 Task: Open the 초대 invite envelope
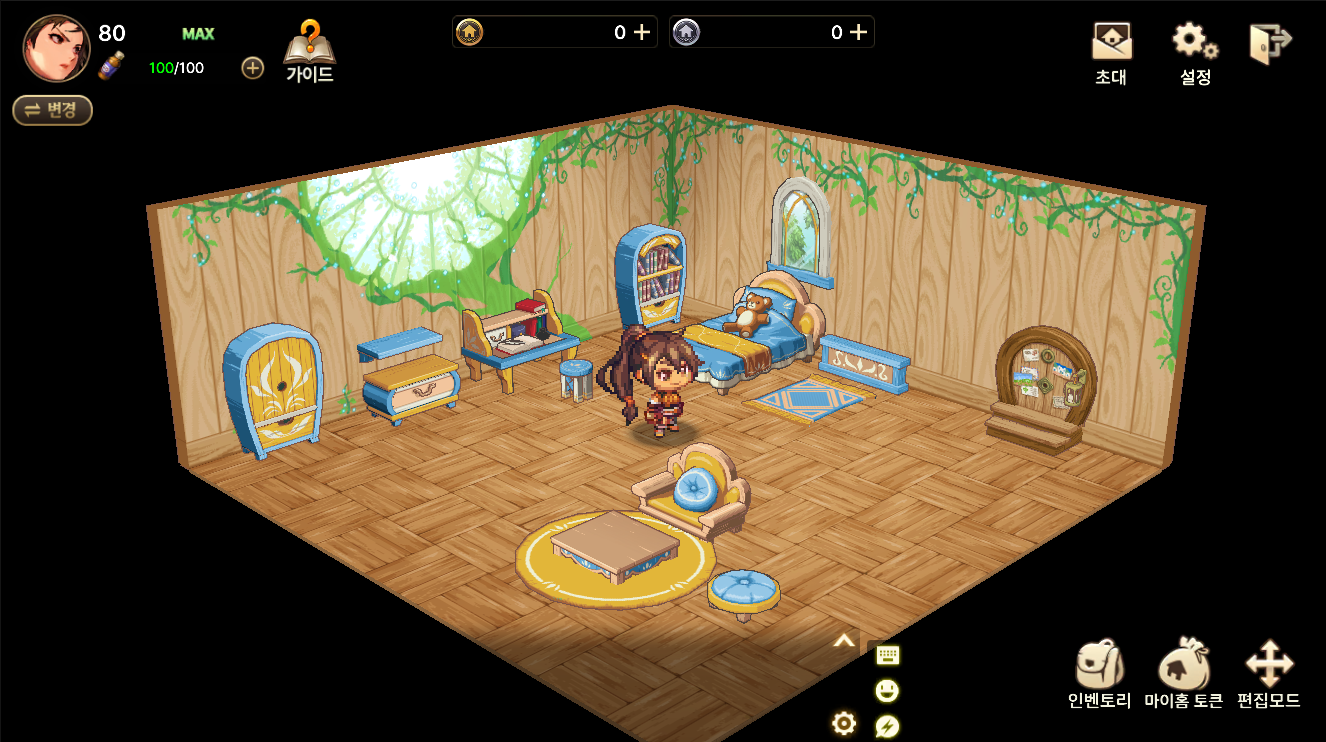tap(1111, 52)
